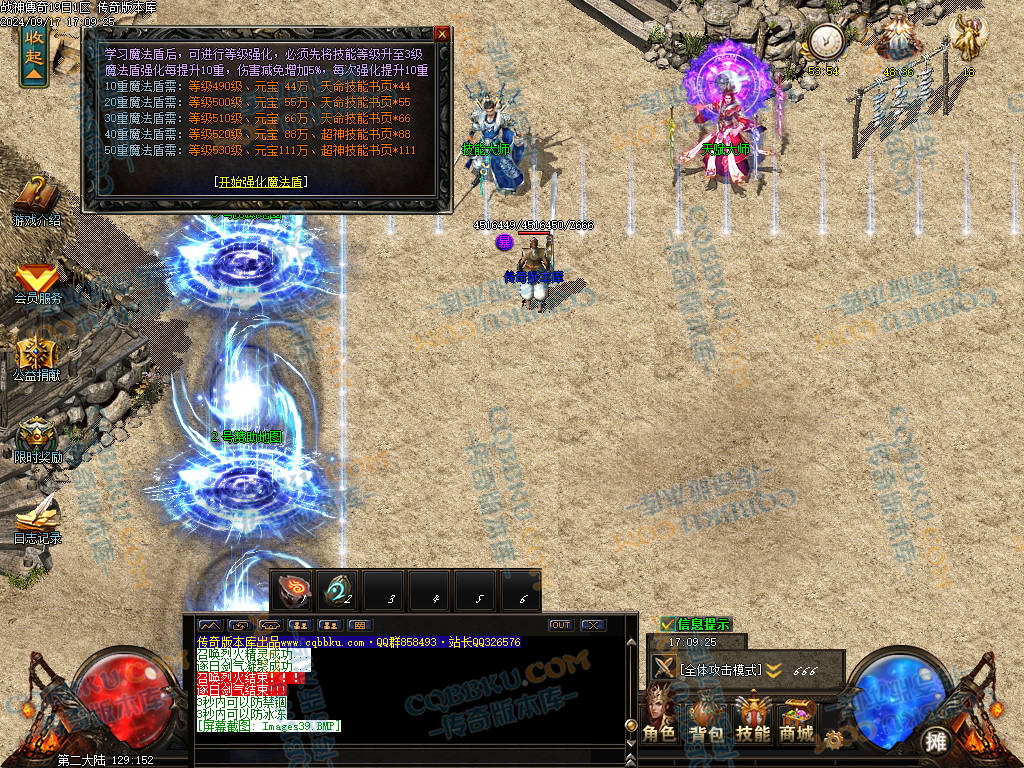Open the 公益捐献 donation menu
Screen dimensions: 1024x768
[x=36, y=358]
